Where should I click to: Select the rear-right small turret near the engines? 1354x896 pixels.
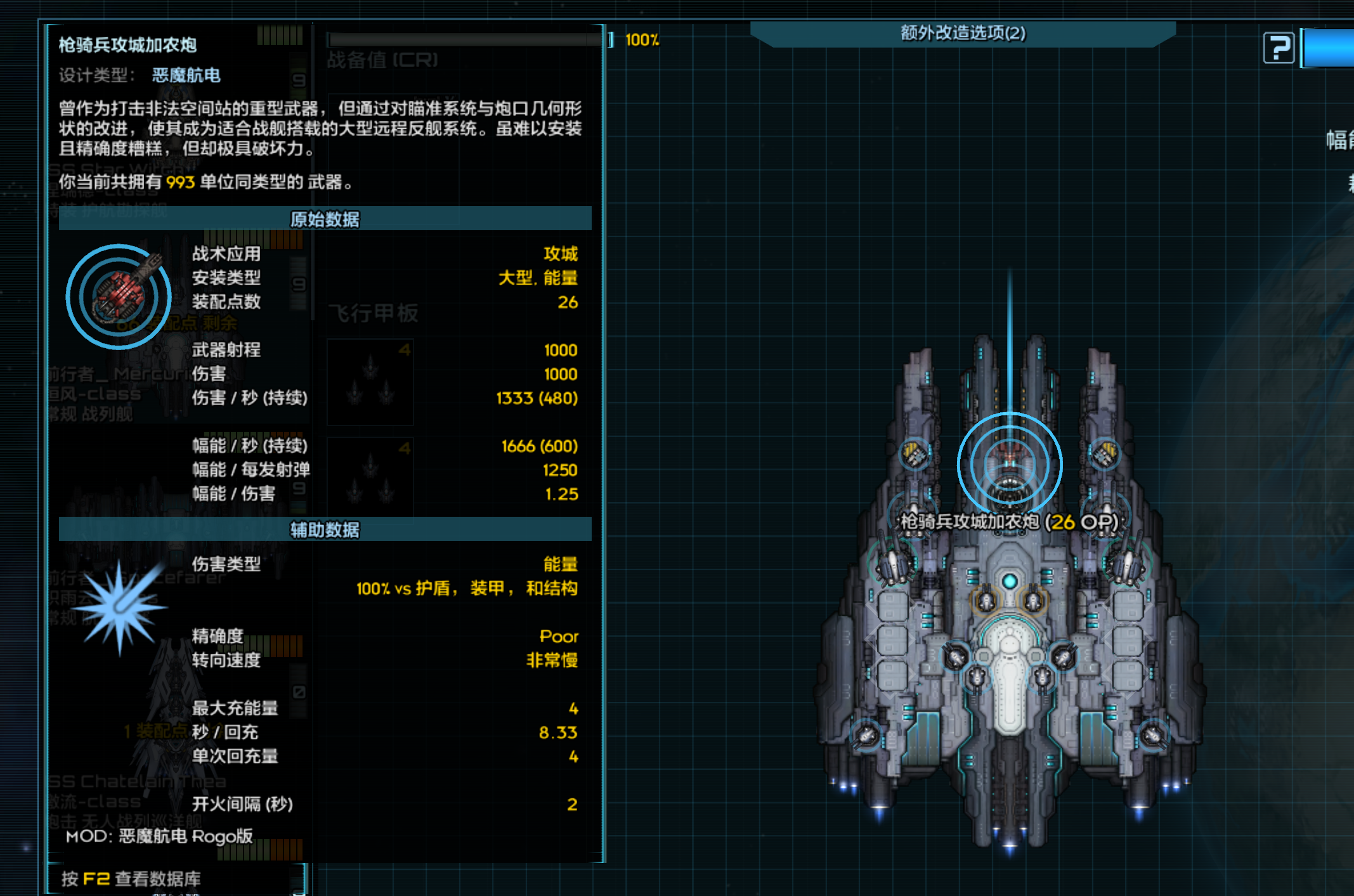[1153, 735]
